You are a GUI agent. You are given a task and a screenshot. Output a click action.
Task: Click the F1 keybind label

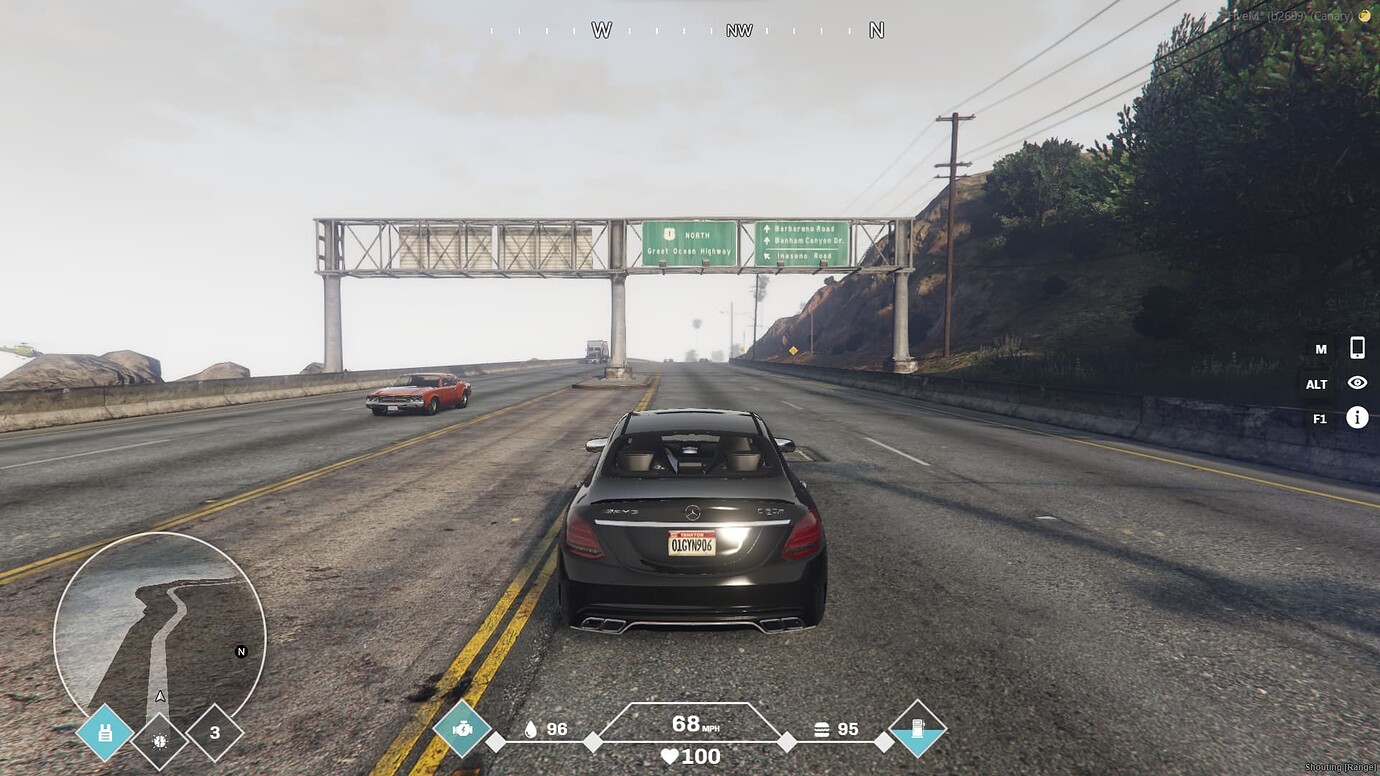(x=1317, y=418)
